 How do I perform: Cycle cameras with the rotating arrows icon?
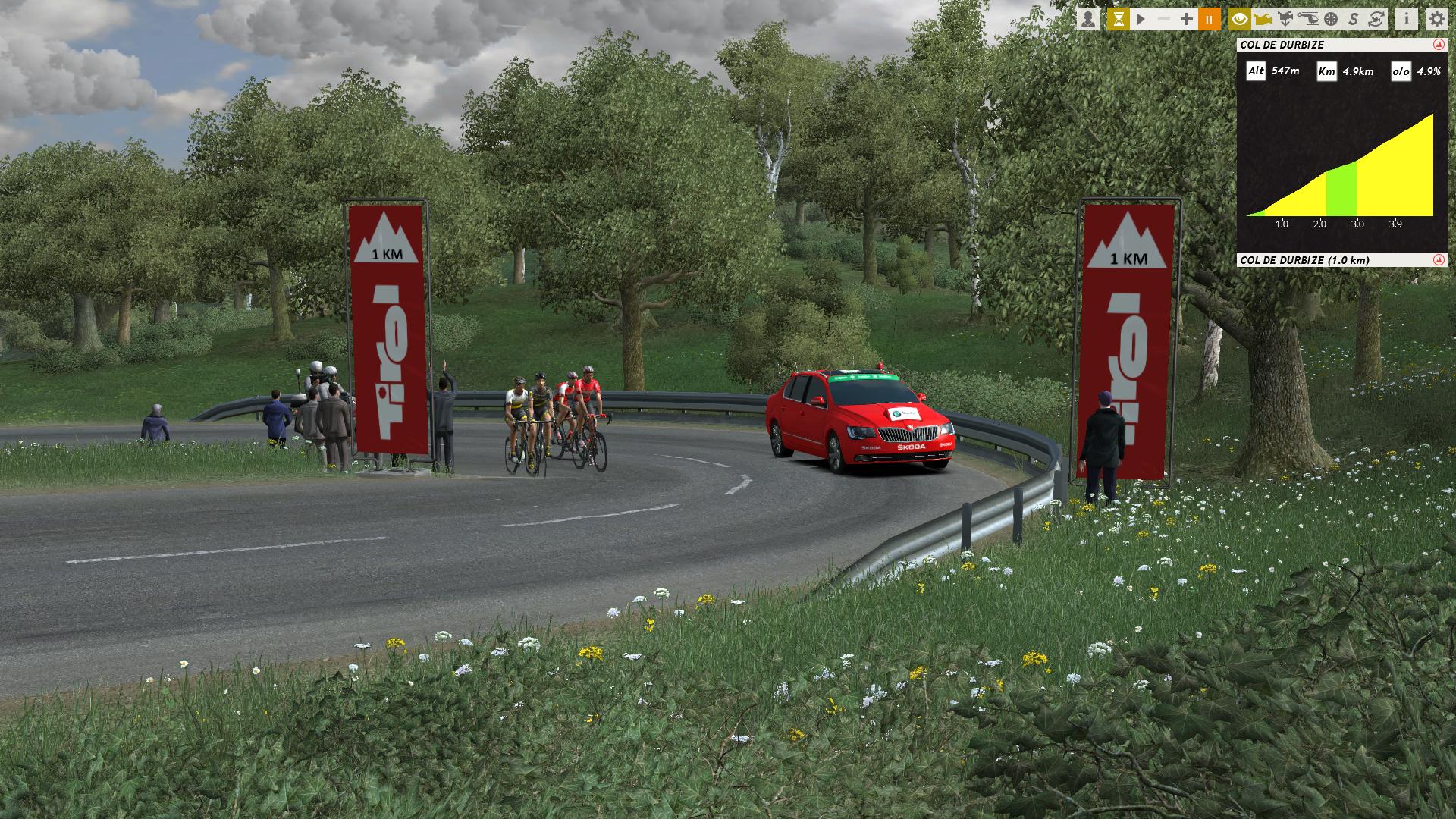coord(1376,19)
